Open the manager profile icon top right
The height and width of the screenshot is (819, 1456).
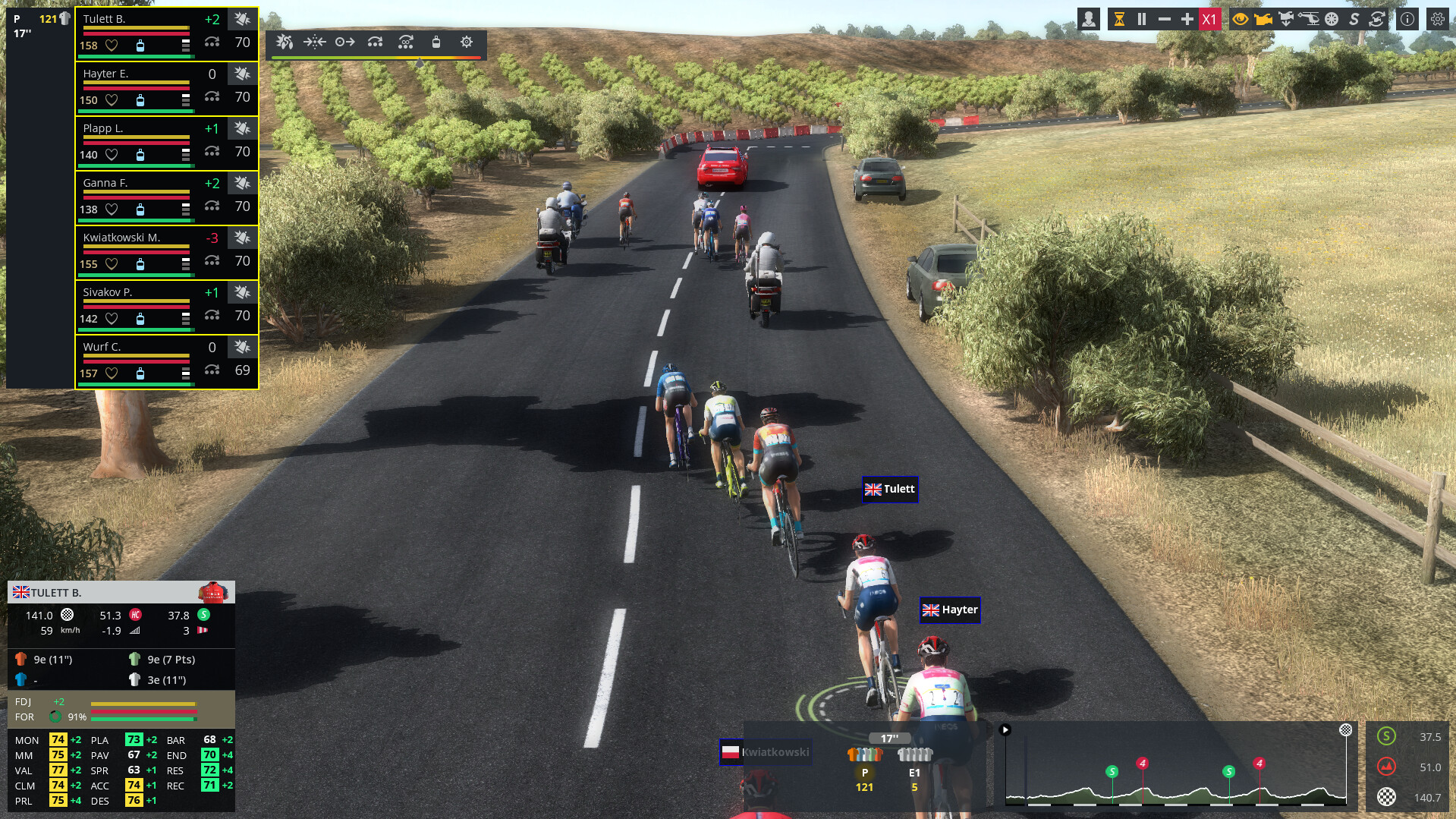[1090, 19]
